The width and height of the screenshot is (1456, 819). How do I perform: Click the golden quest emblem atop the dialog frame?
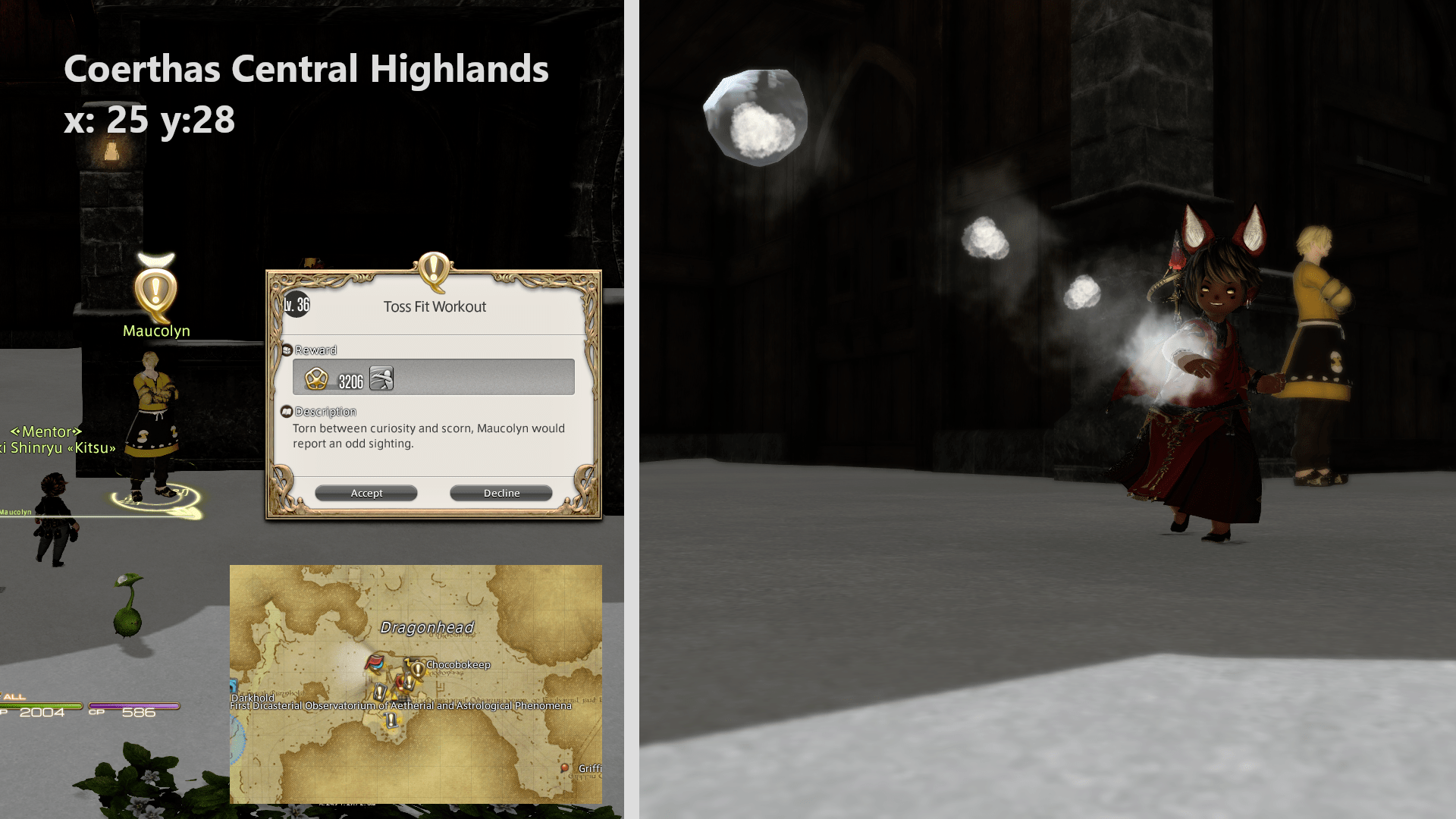(433, 271)
